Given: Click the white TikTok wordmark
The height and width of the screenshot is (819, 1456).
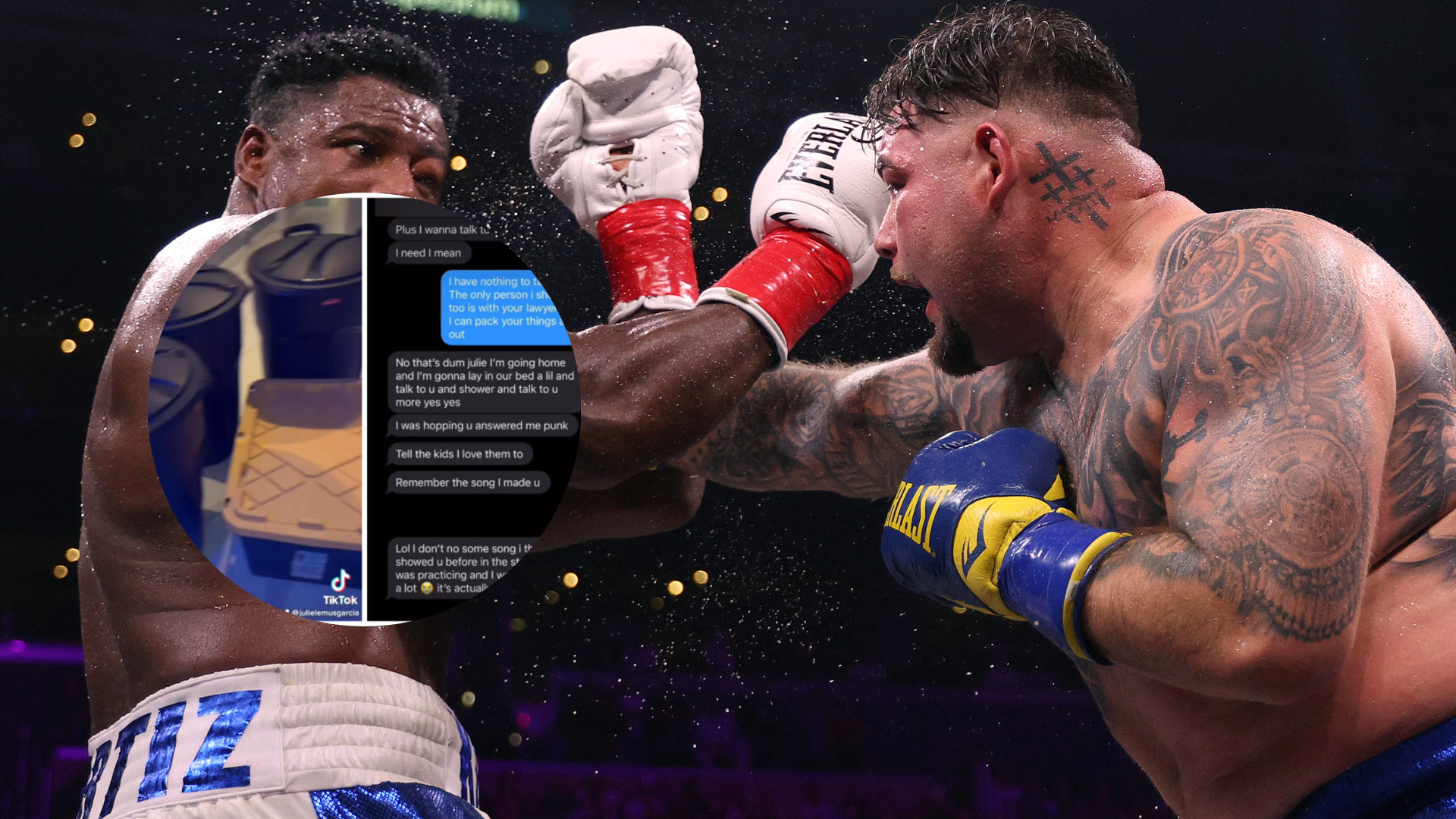Looking at the screenshot, I should tap(340, 600).
